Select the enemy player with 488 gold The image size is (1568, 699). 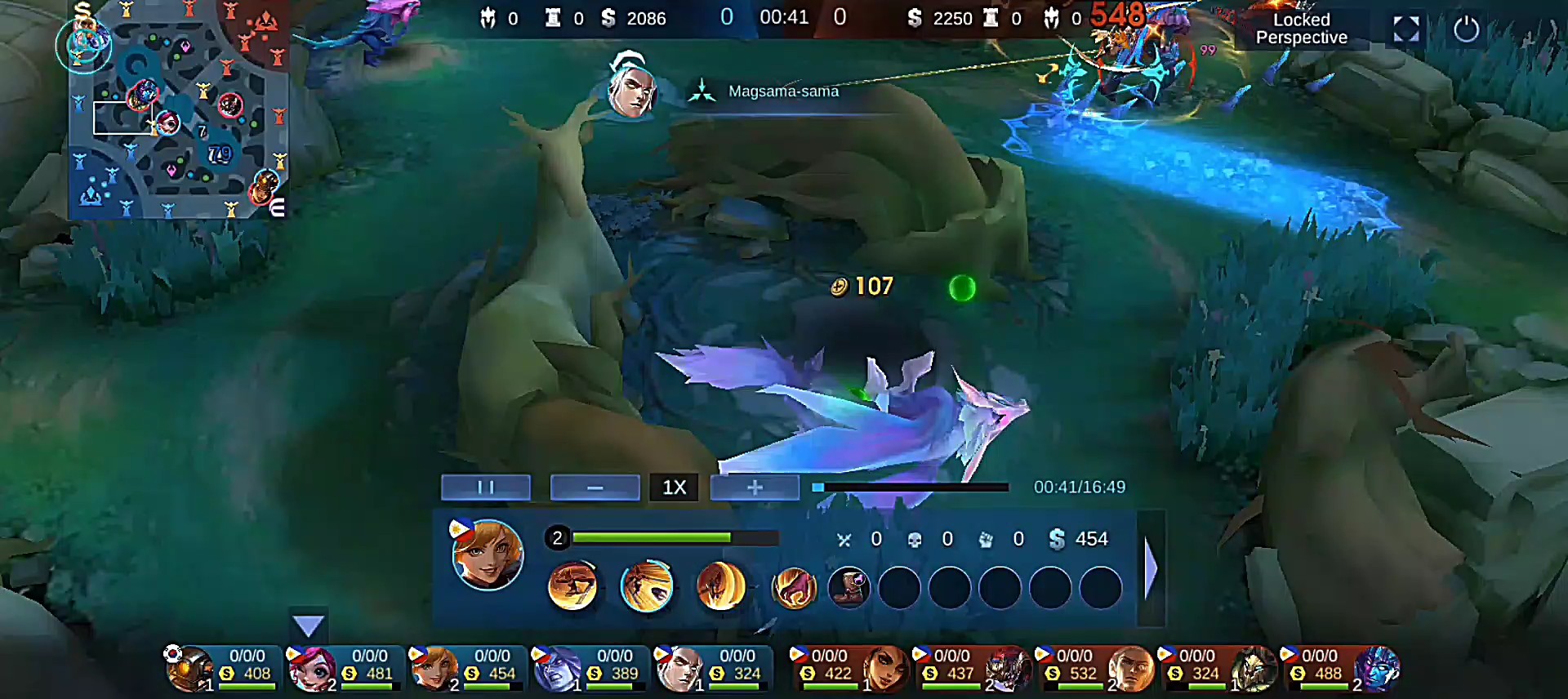1339,668
